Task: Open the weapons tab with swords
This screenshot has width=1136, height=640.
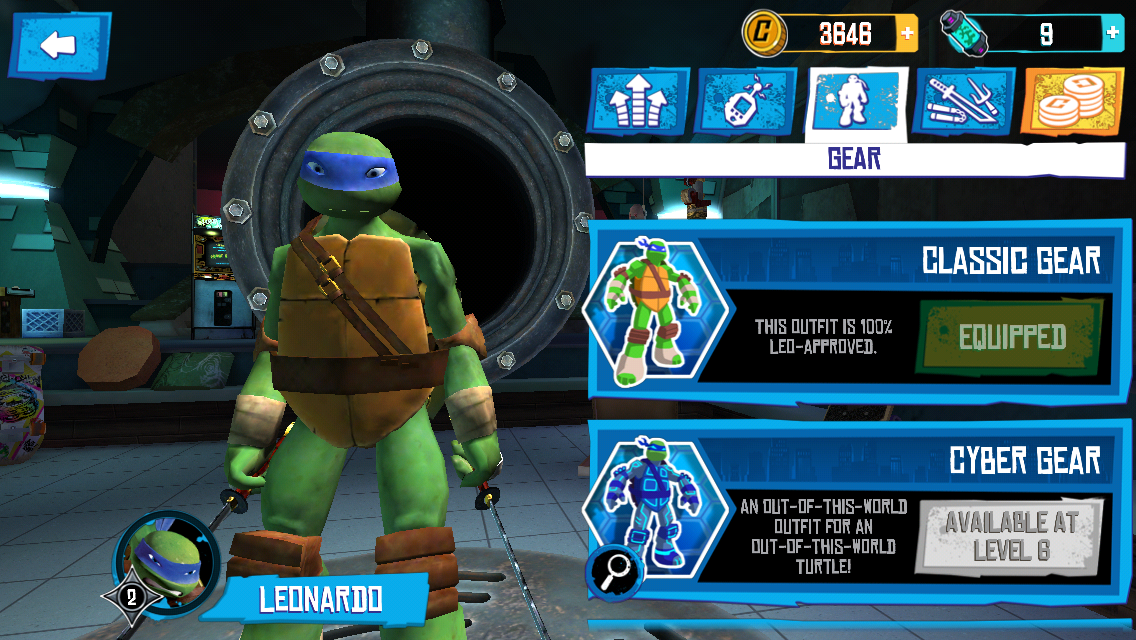Action: 964,103
